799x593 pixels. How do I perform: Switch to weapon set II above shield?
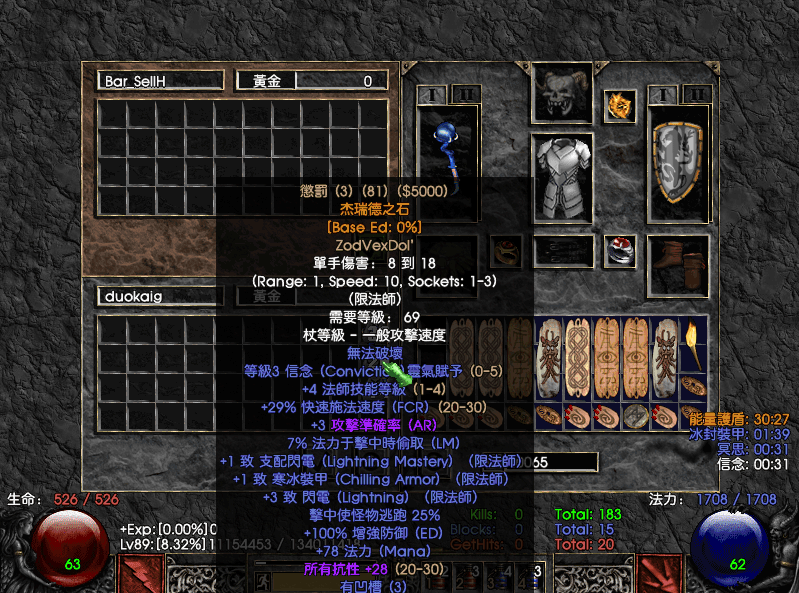696,95
